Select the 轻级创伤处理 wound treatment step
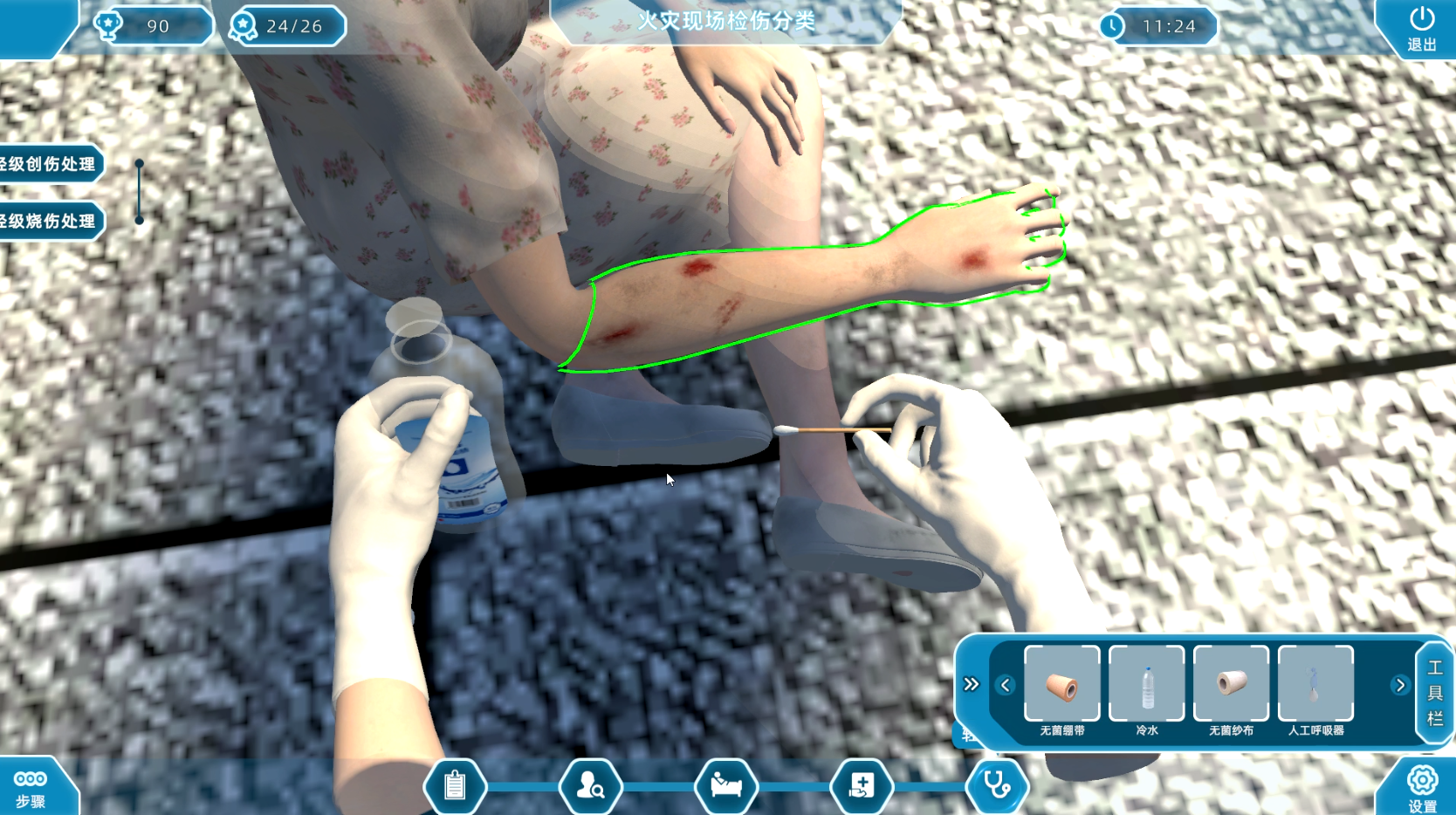The width and height of the screenshot is (1456, 815). click(50, 164)
